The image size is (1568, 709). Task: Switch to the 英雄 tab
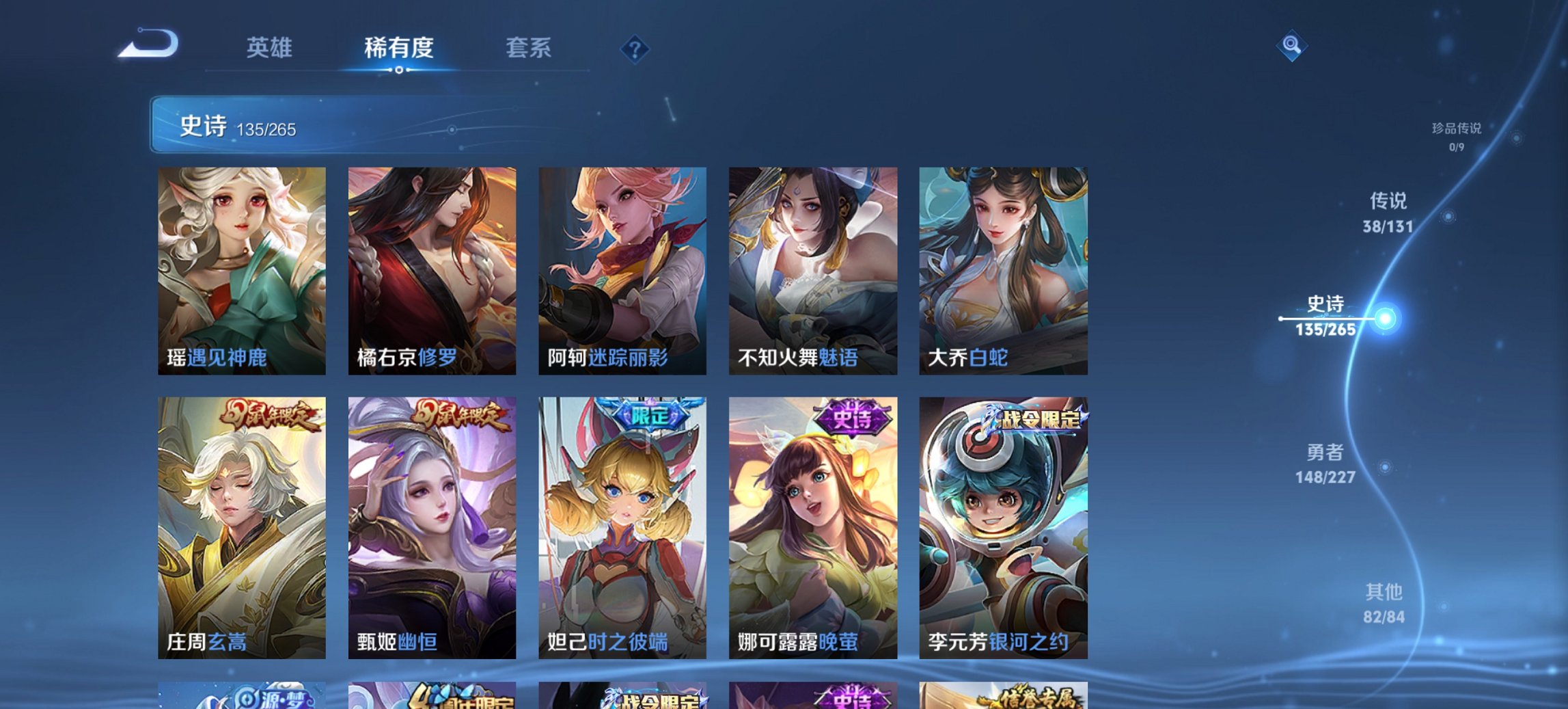pyautogui.click(x=271, y=48)
